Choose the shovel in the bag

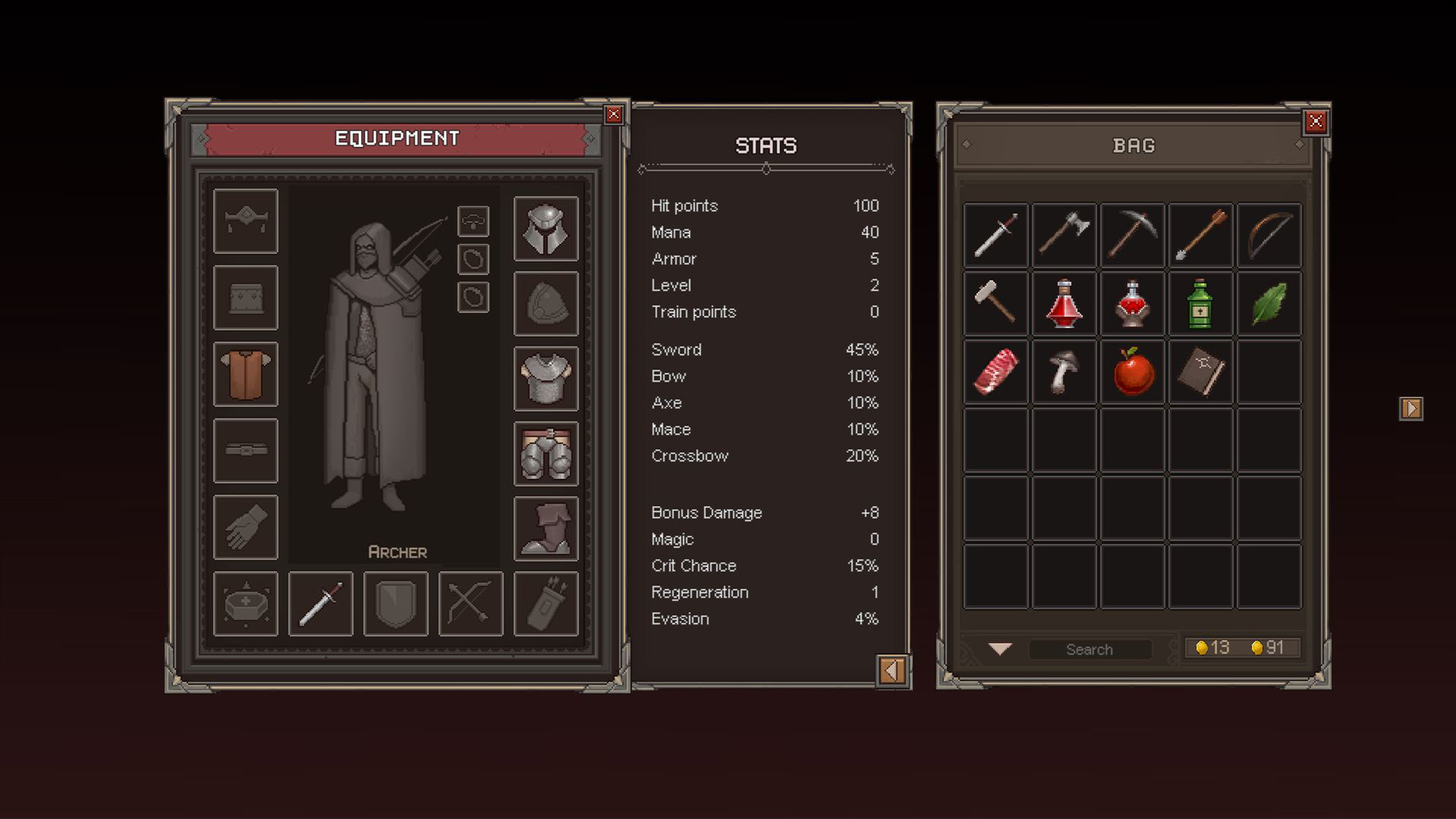click(1200, 235)
